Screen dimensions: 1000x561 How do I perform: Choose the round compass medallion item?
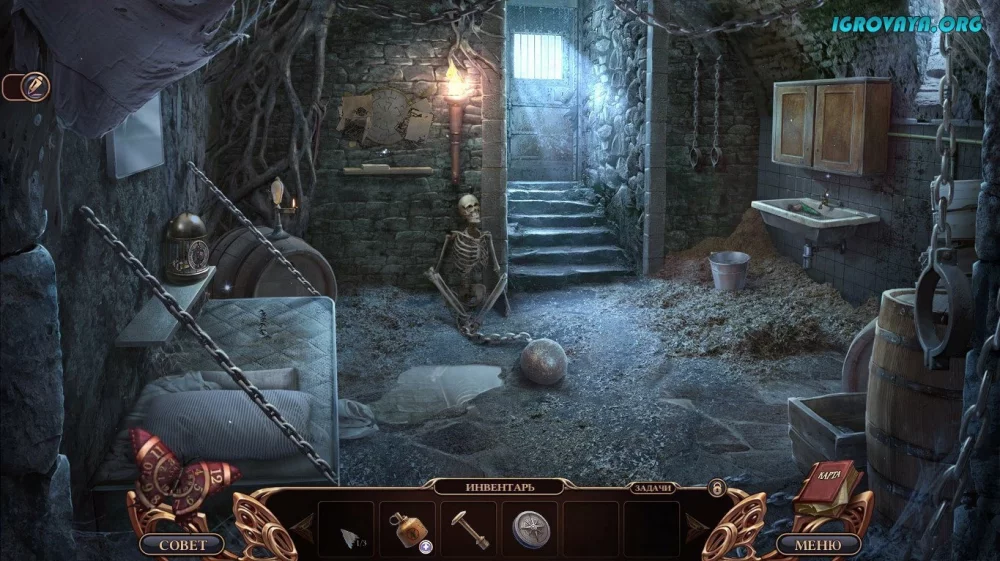[x=529, y=528]
